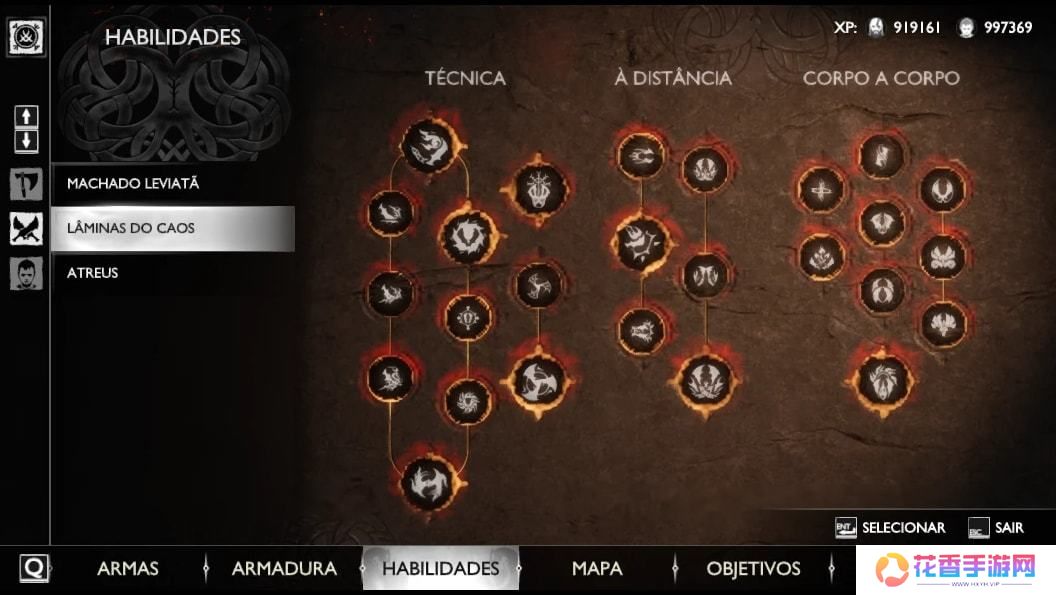Click the Atreus portrait icon
Image resolution: width=1056 pixels, height=595 pixels.
26,273
